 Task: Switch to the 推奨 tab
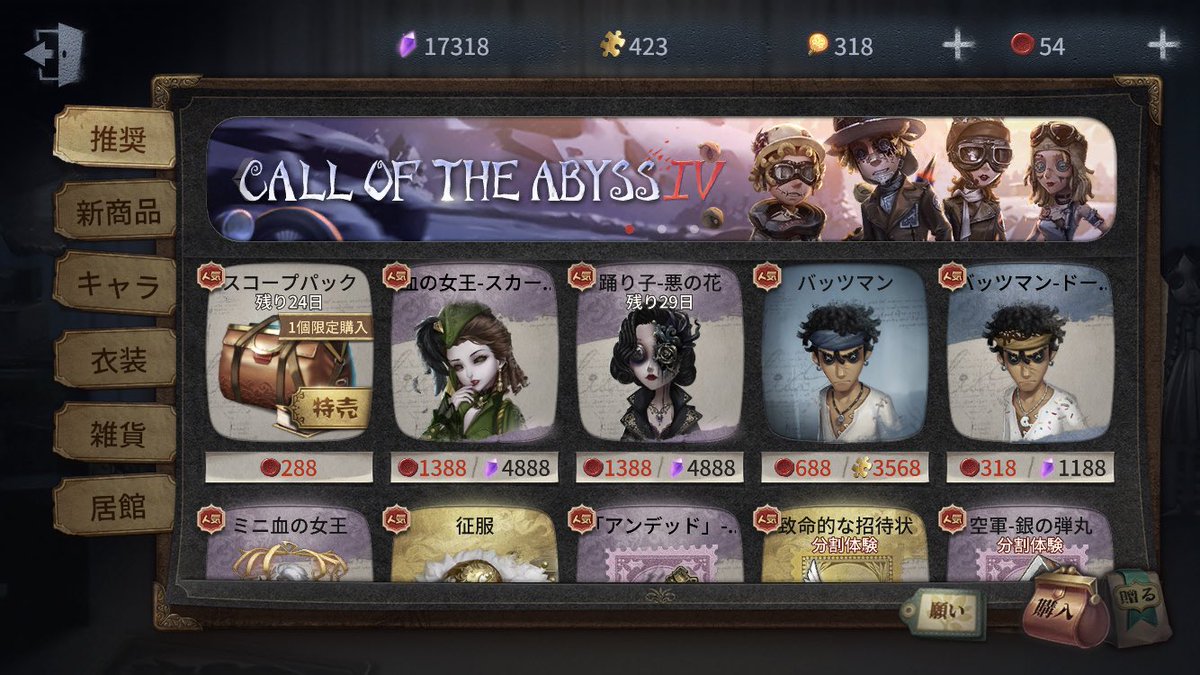pos(115,139)
